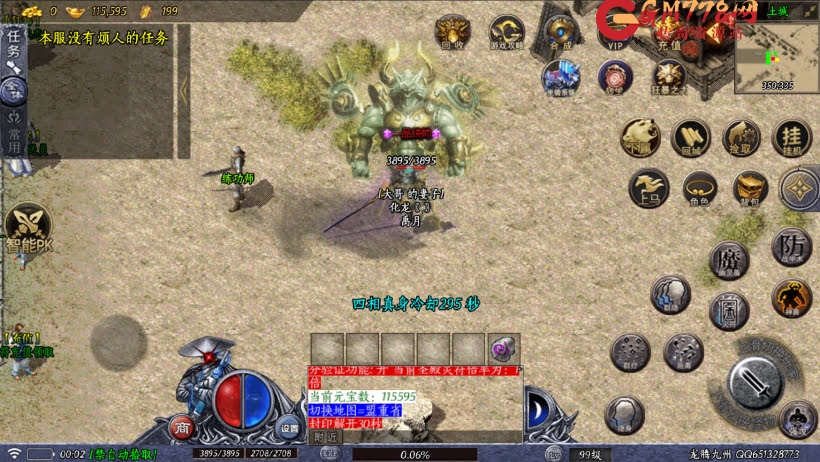
Task: Open the 商 shop button
Action: (x=182, y=428)
